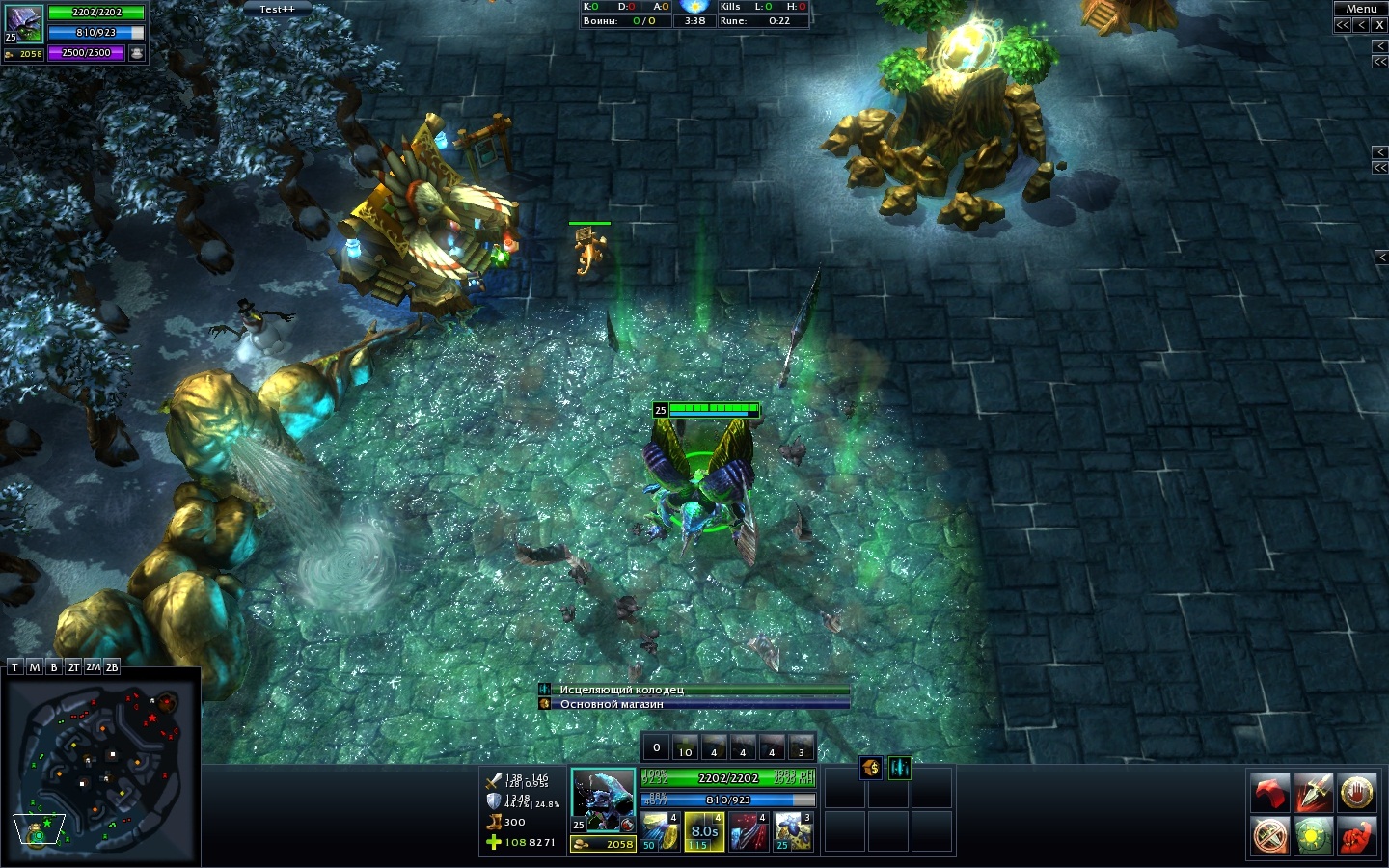Activate the first ability costing 50 mana

click(660, 831)
